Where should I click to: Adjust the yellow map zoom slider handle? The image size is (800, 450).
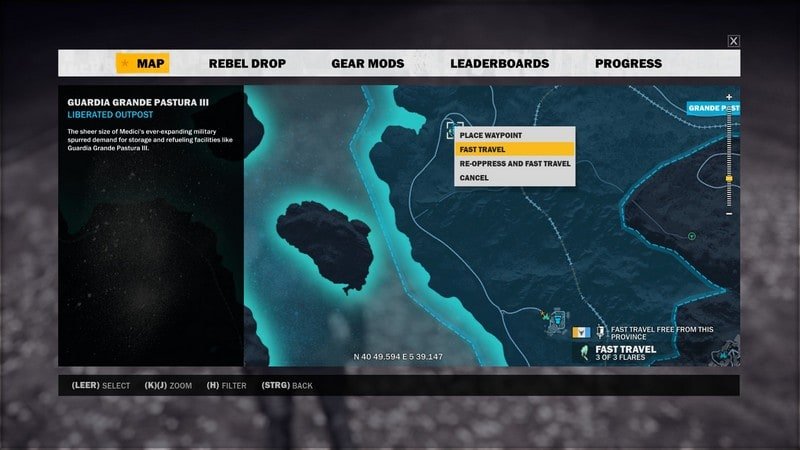pyautogui.click(x=729, y=179)
